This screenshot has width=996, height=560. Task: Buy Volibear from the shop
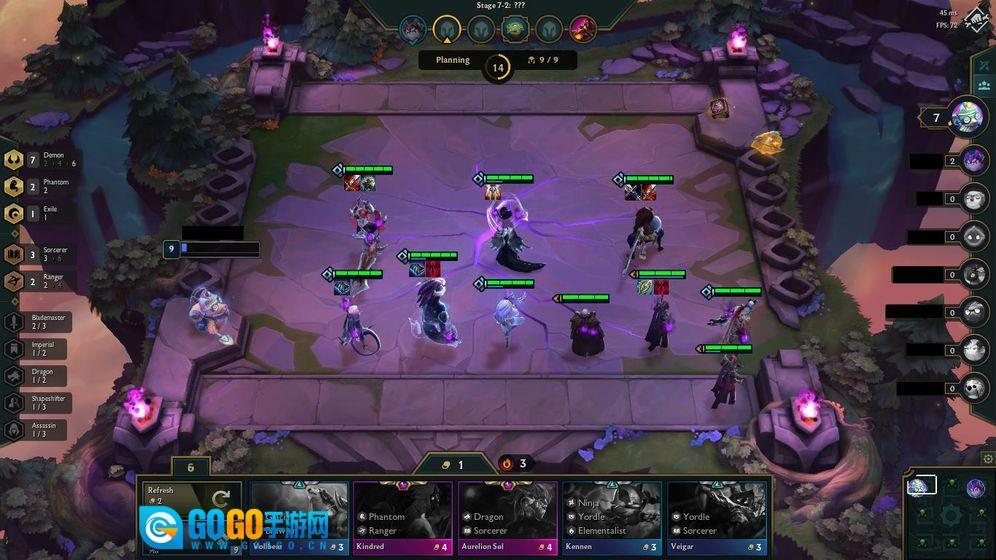click(x=299, y=518)
